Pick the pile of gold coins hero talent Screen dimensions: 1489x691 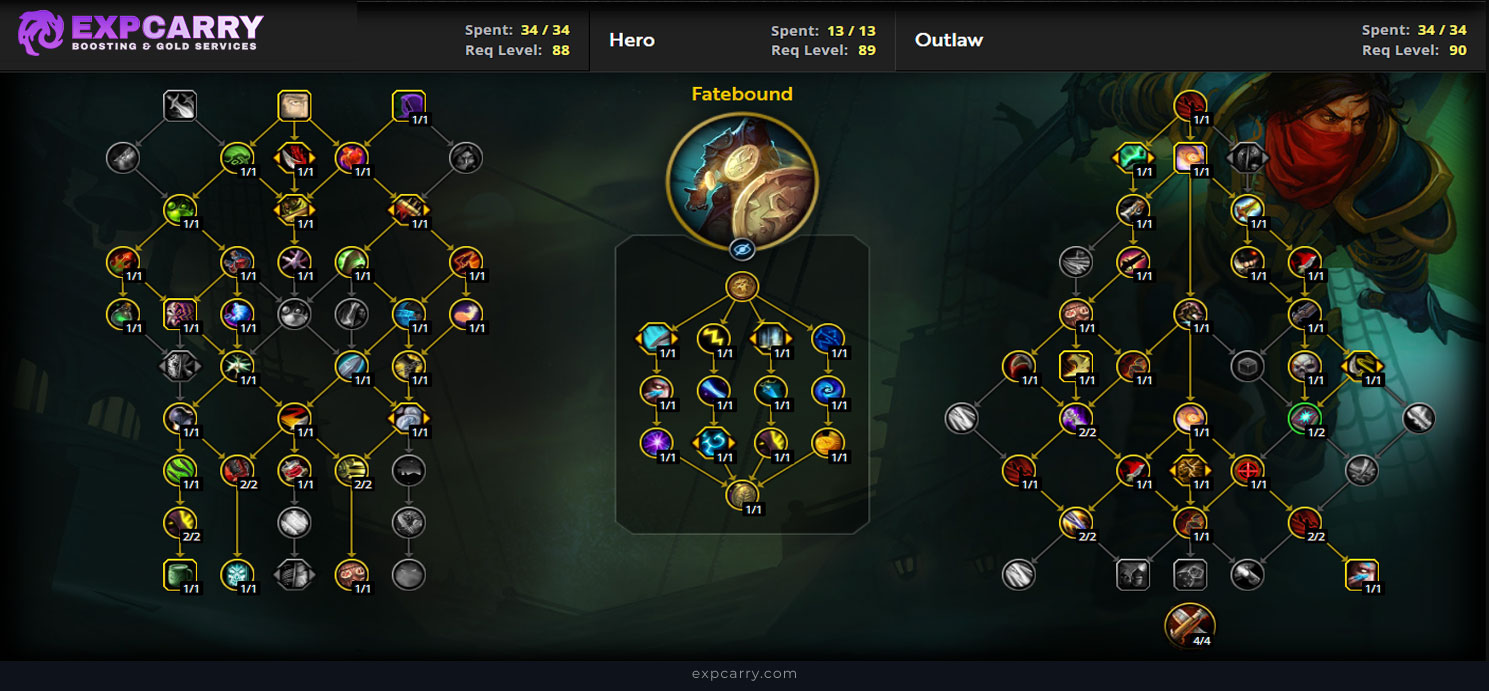(x=827, y=442)
